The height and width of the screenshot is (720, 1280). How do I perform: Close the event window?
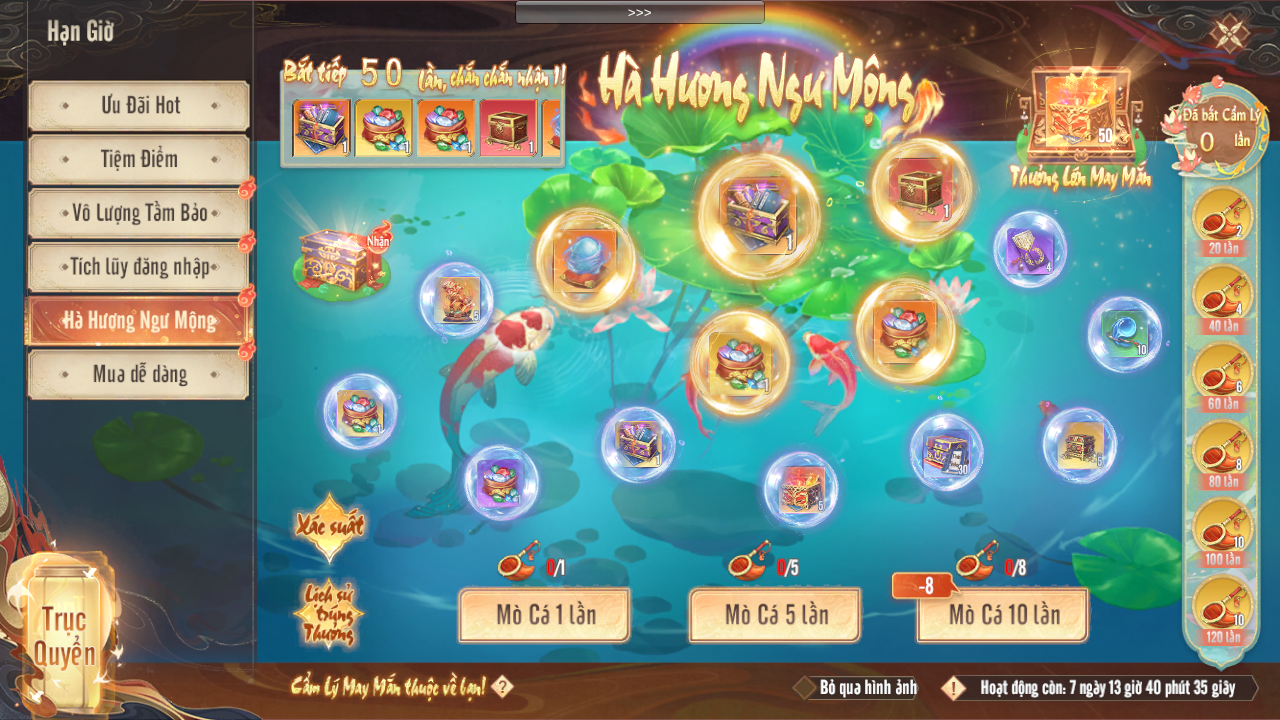click(1228, 33)
